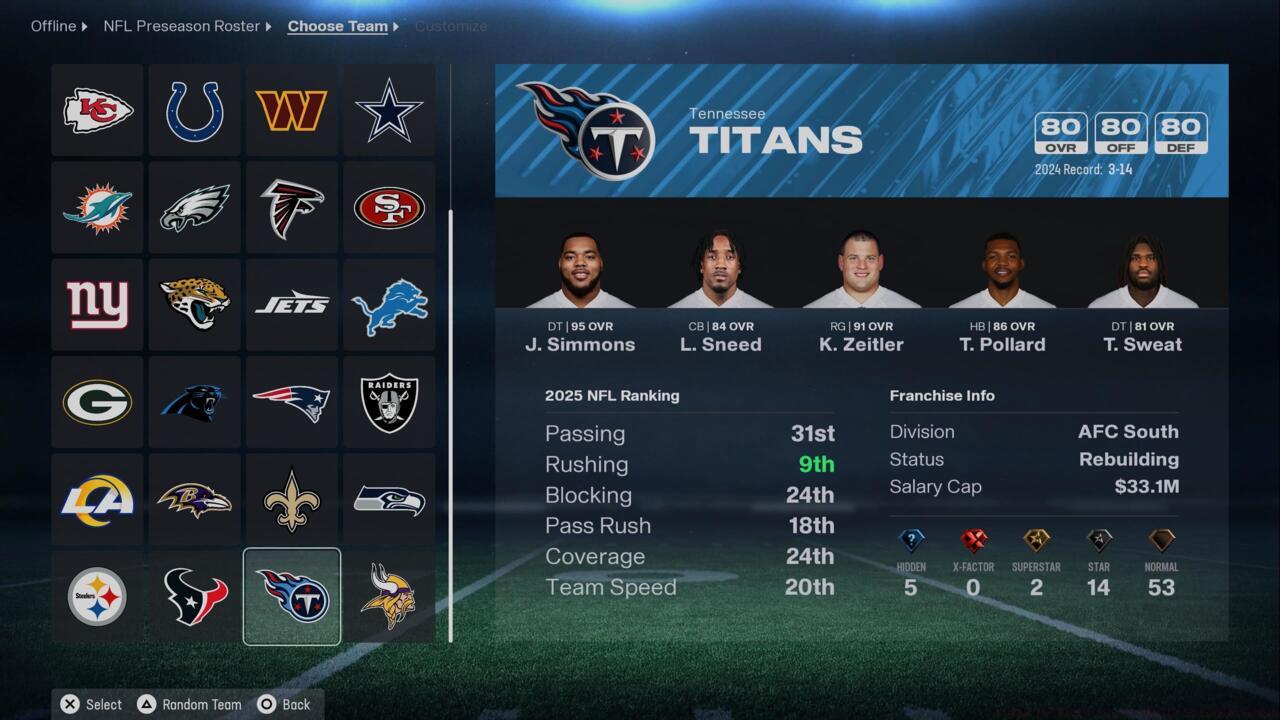Click the Random Team button
The image size is (1280, 720).
(x=189, y=704)
